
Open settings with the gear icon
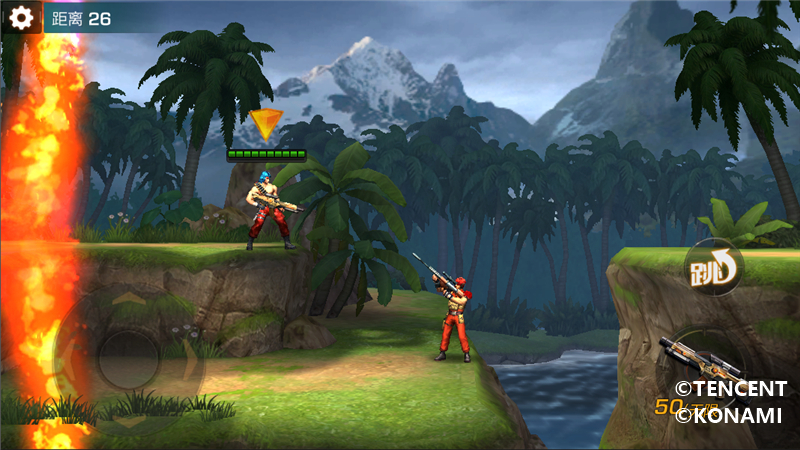click(21, 18)
